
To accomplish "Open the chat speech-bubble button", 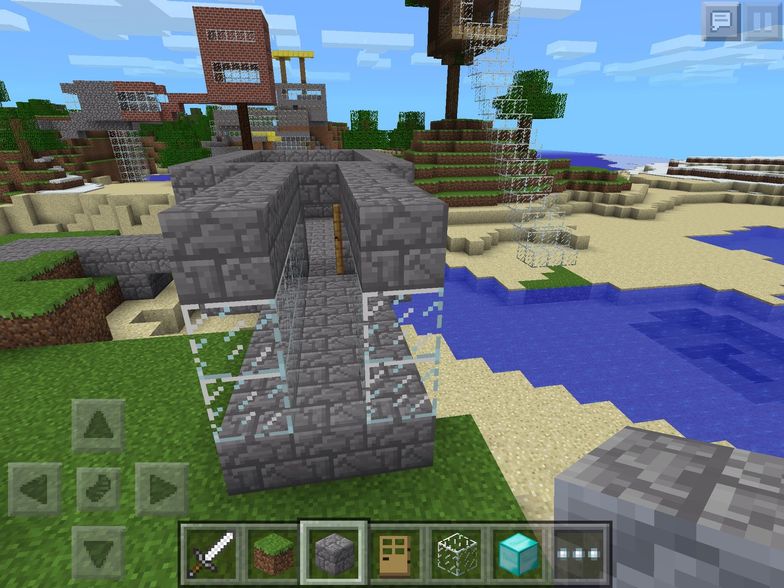I will tap(720, 21).
